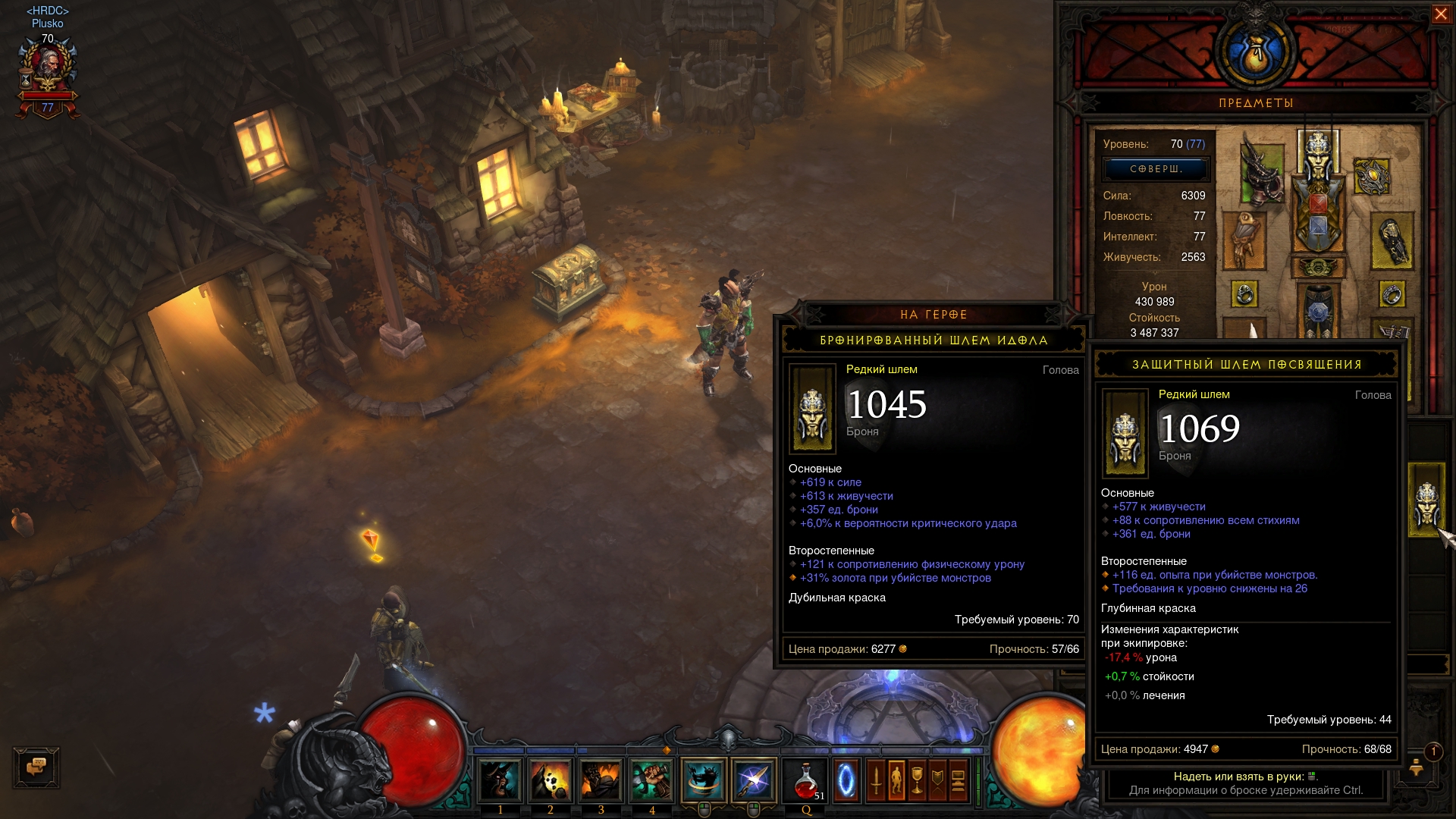
Task: Use the whirlwind skill on left mouse
Action: 703,780
